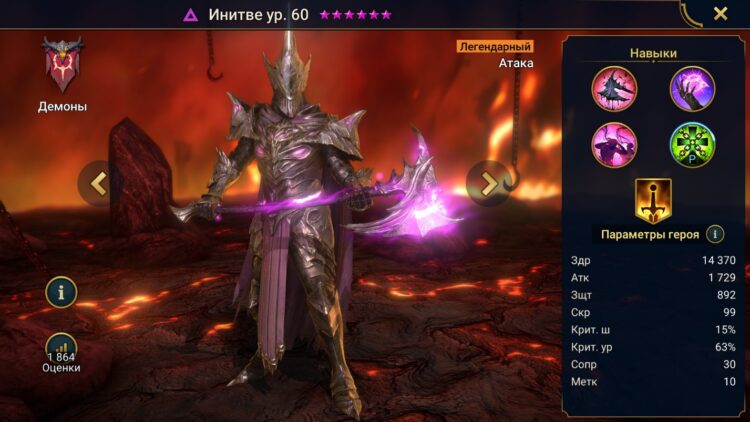Click the round info button above Оценки
Screen dimensions: 750x422
click(61, 293)
